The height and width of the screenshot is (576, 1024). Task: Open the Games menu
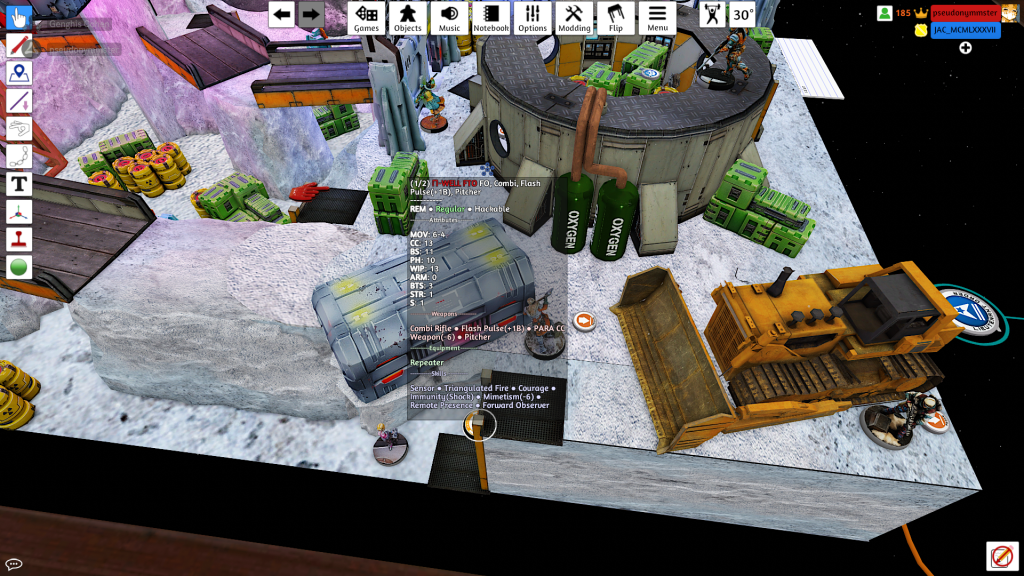pos(367,18)
